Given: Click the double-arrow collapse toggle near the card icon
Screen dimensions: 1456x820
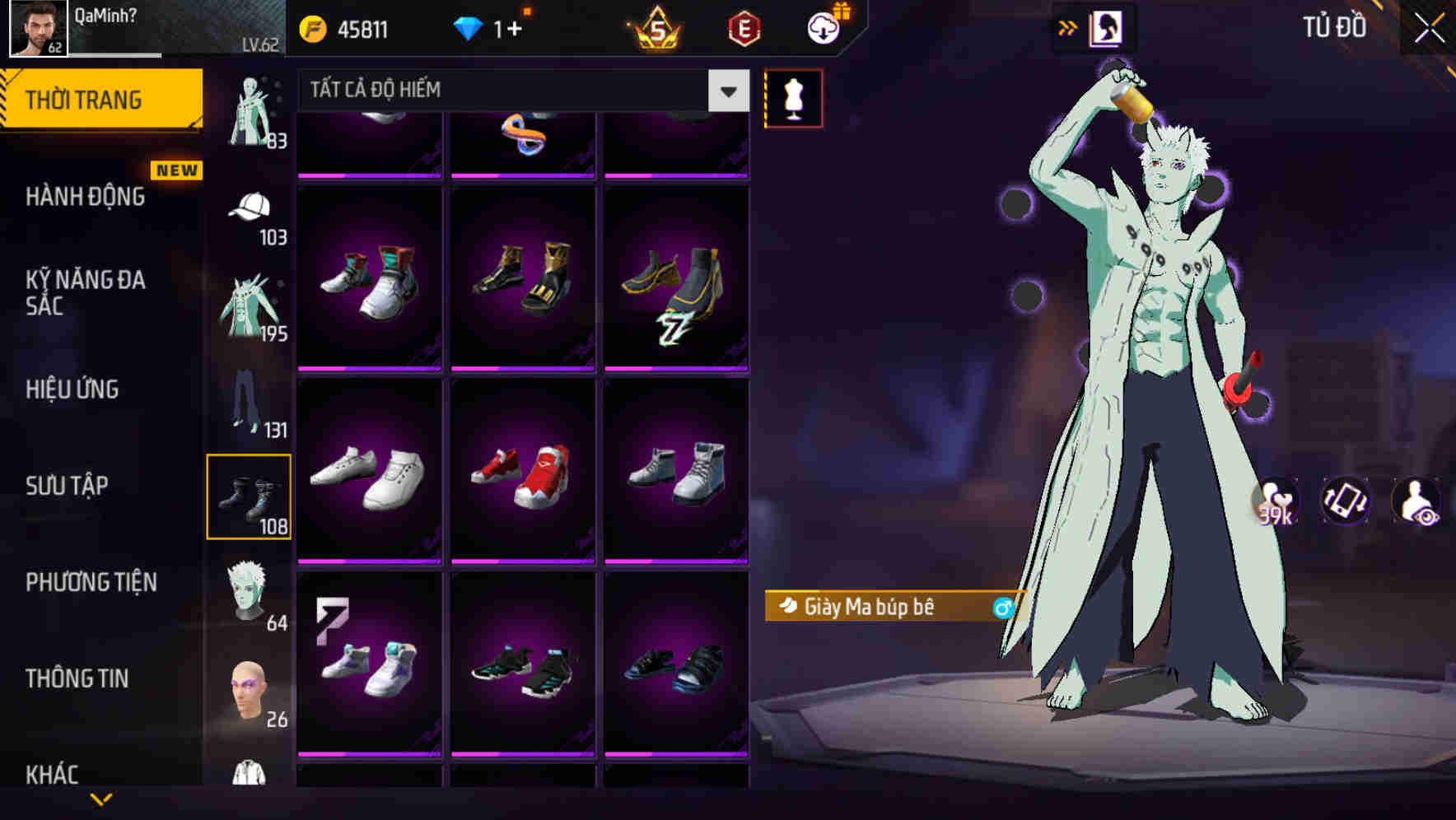Looking at the screenshot, I should click(x=1067, y=27).
